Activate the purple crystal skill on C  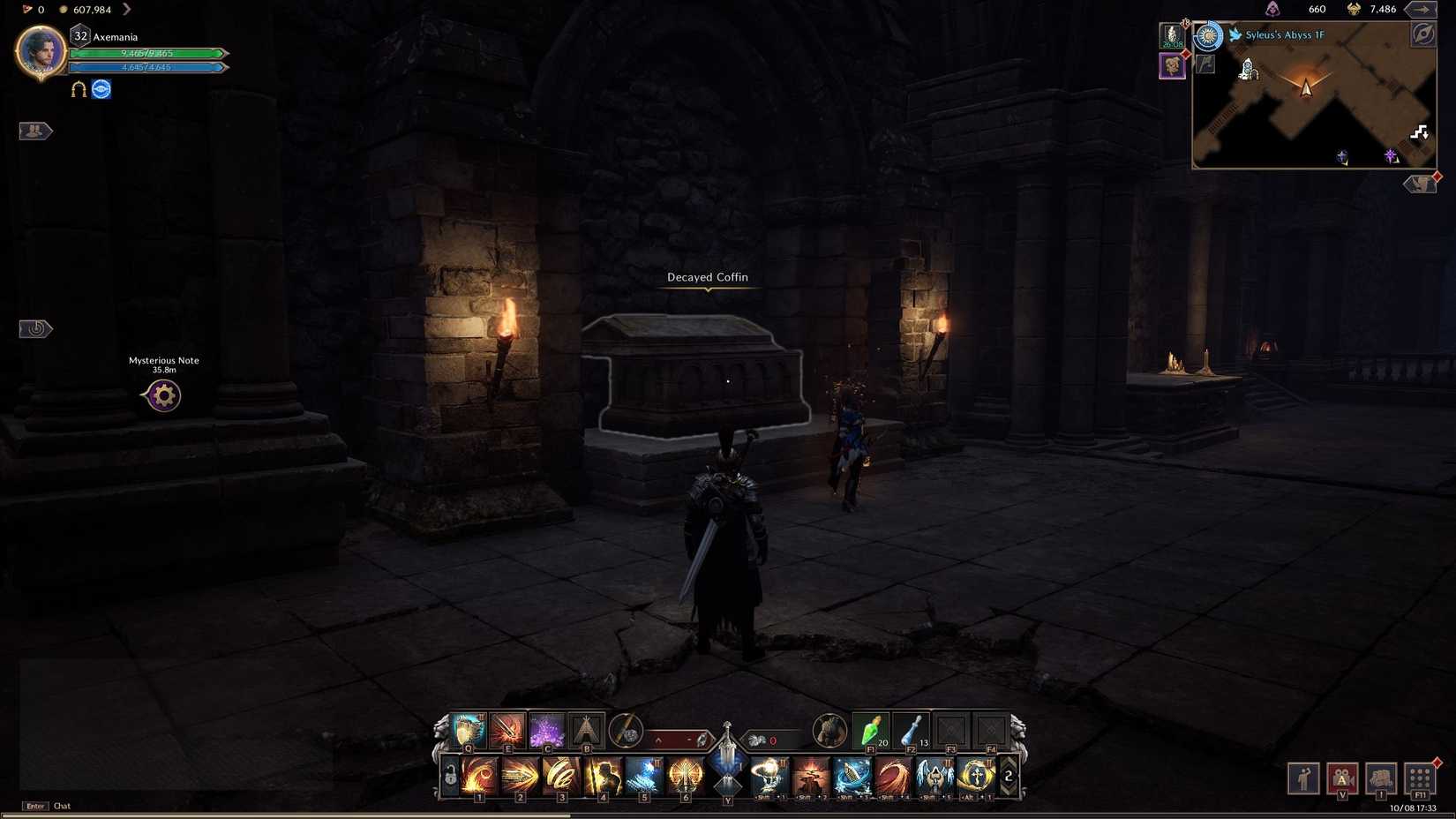tap(547, 730)
